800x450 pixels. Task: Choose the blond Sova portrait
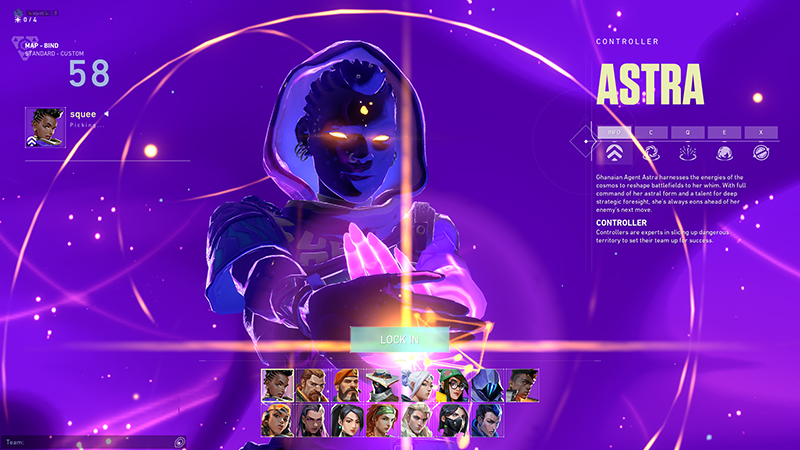point(417,420)
